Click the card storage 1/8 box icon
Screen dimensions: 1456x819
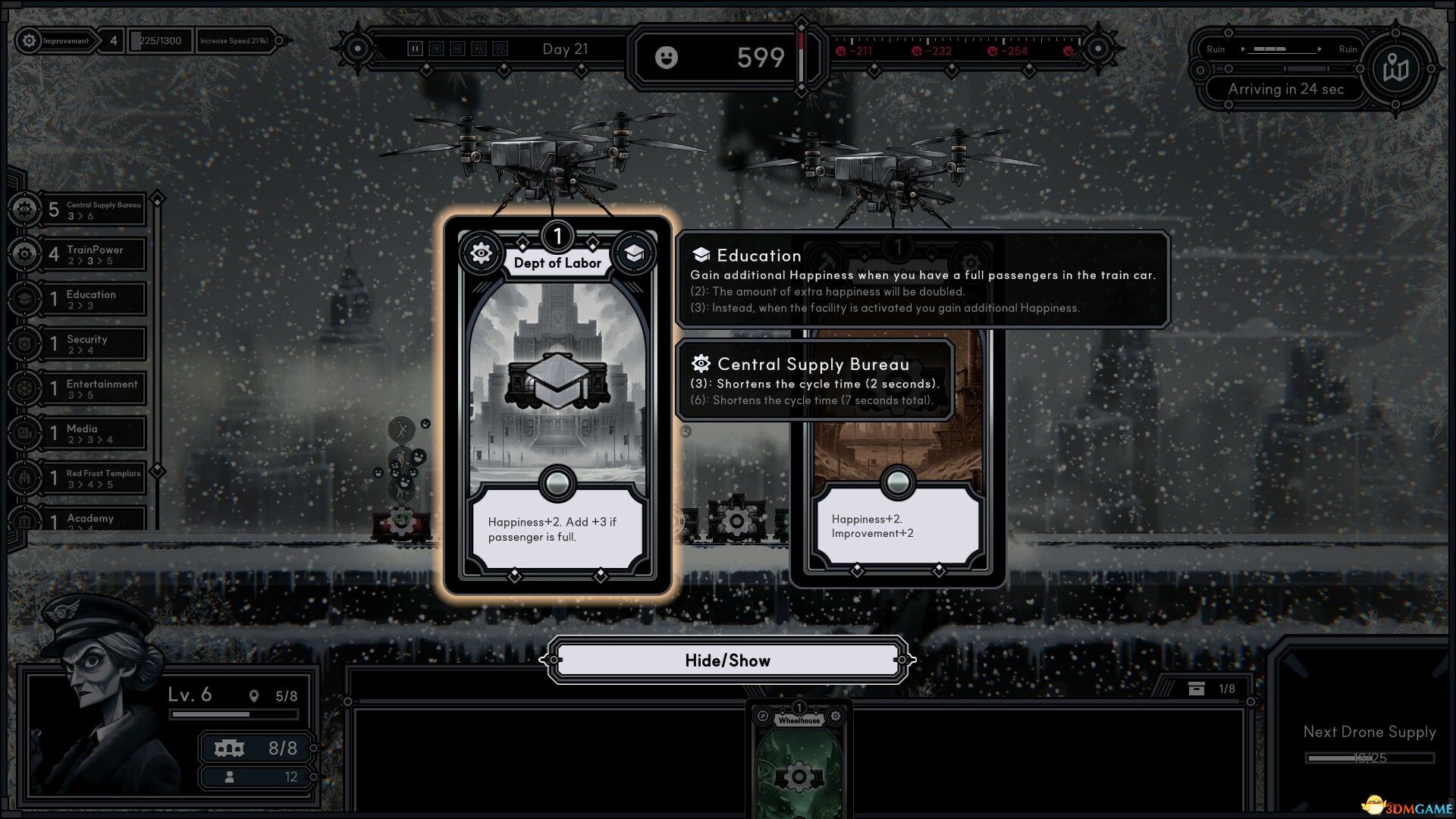click(1197, 689)
